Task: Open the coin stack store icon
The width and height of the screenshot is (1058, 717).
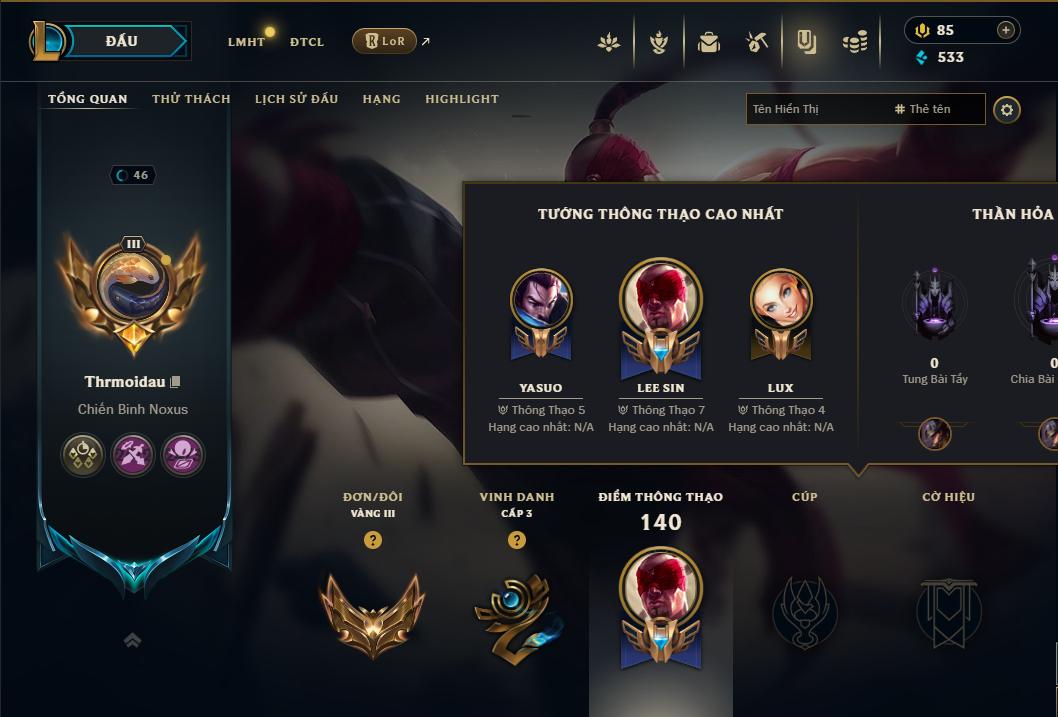Action: pyautogui.click(x=854, y=42)
